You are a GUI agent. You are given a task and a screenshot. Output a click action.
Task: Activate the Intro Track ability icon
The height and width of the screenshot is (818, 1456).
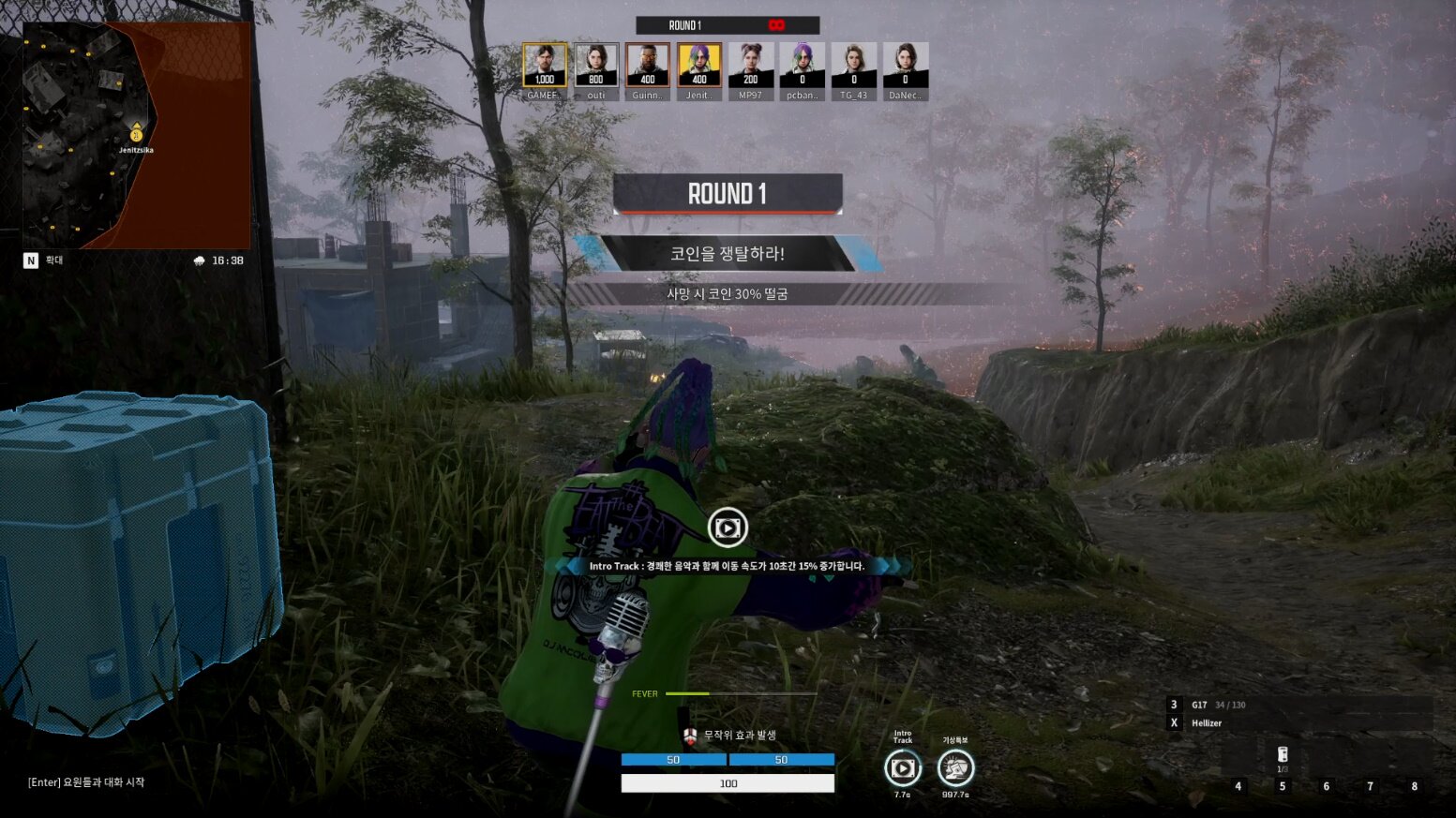click(x=902, y=768)
